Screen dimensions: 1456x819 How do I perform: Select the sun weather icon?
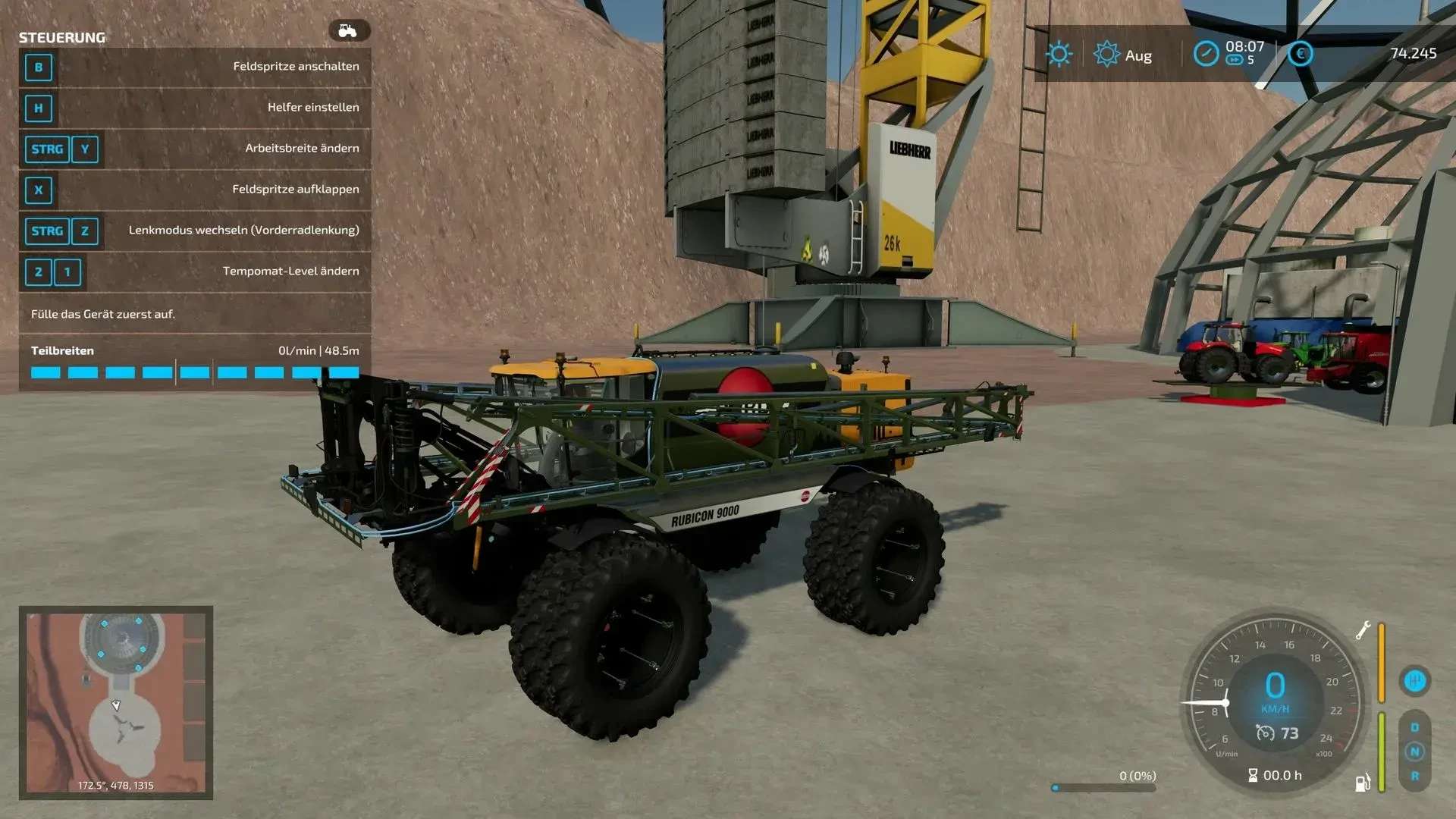click(x=1059, y=55)
